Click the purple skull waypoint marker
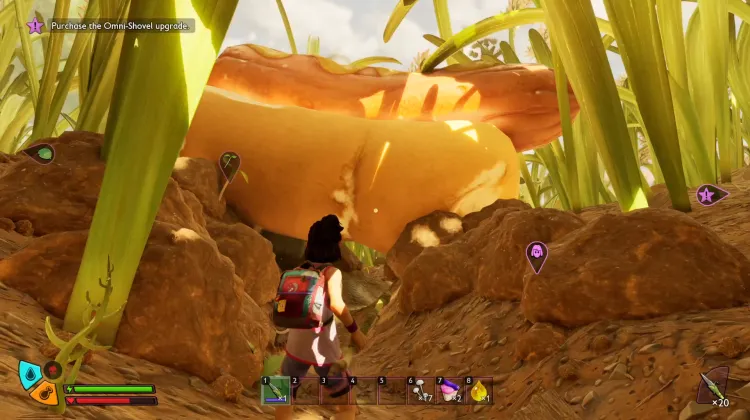The image size is (750, 420). coord(537,253)
